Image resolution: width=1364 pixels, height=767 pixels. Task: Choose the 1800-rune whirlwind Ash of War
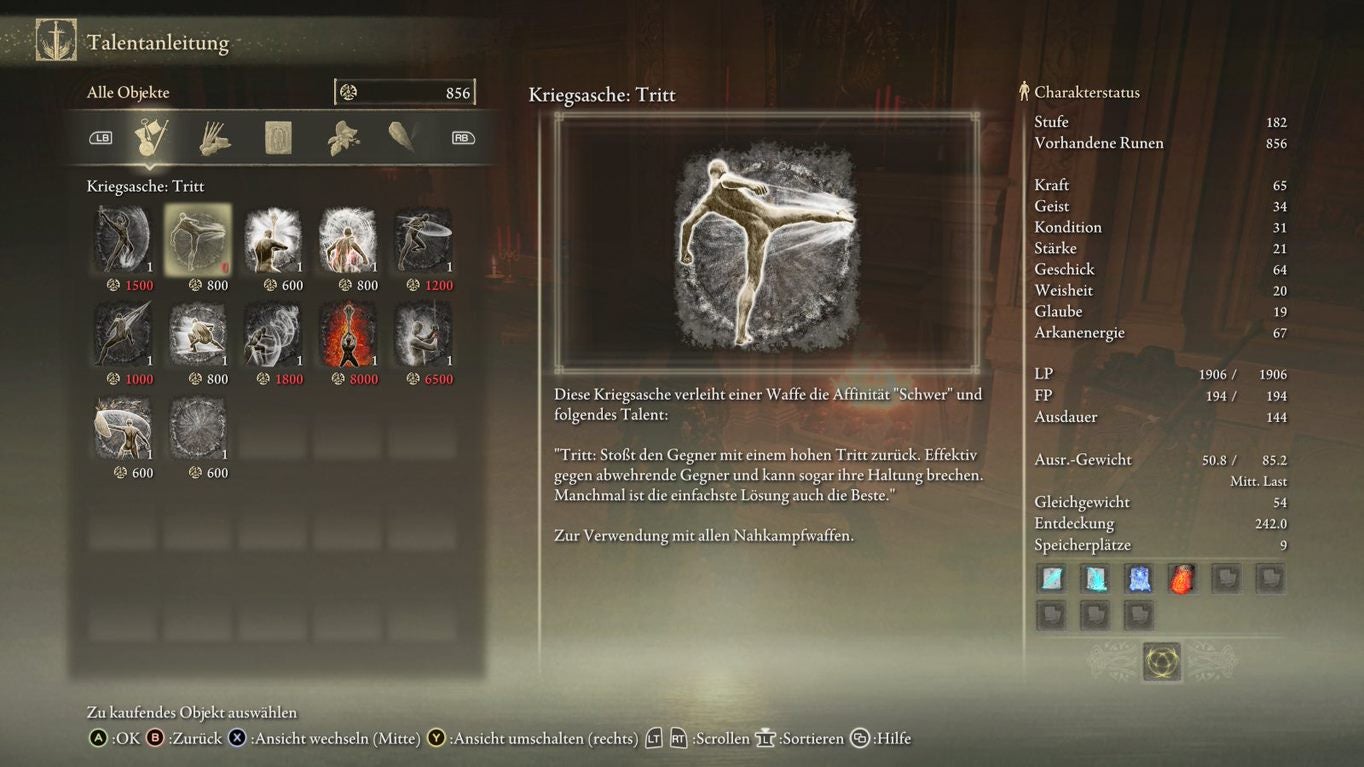tap(273, 333)
